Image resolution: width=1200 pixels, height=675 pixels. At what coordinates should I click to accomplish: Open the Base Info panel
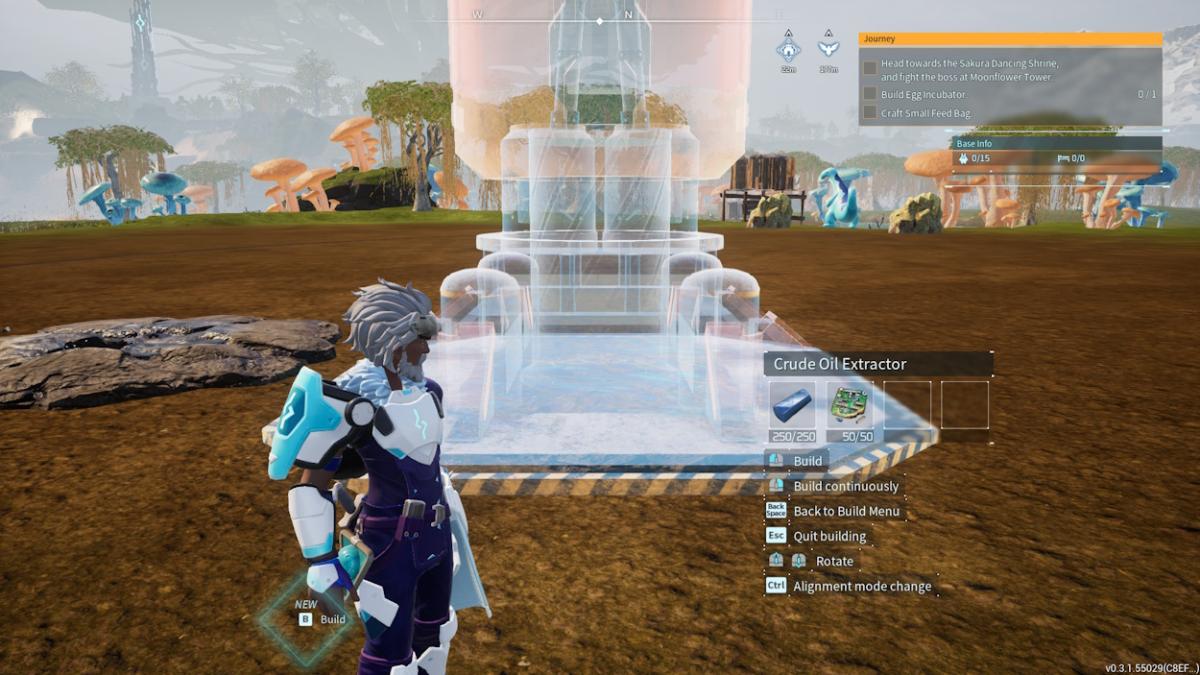coord(1056,144)
